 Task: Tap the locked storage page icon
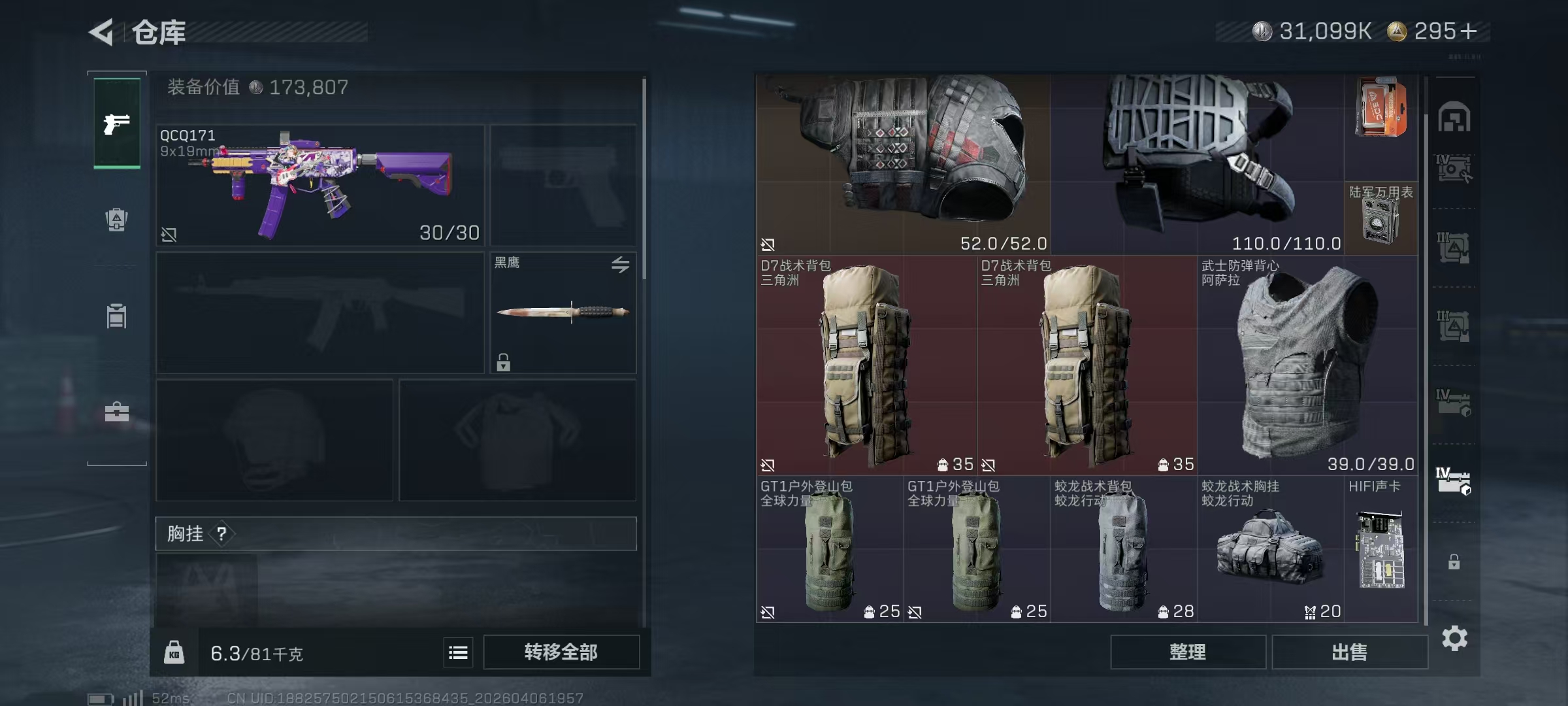(1454, 562)
